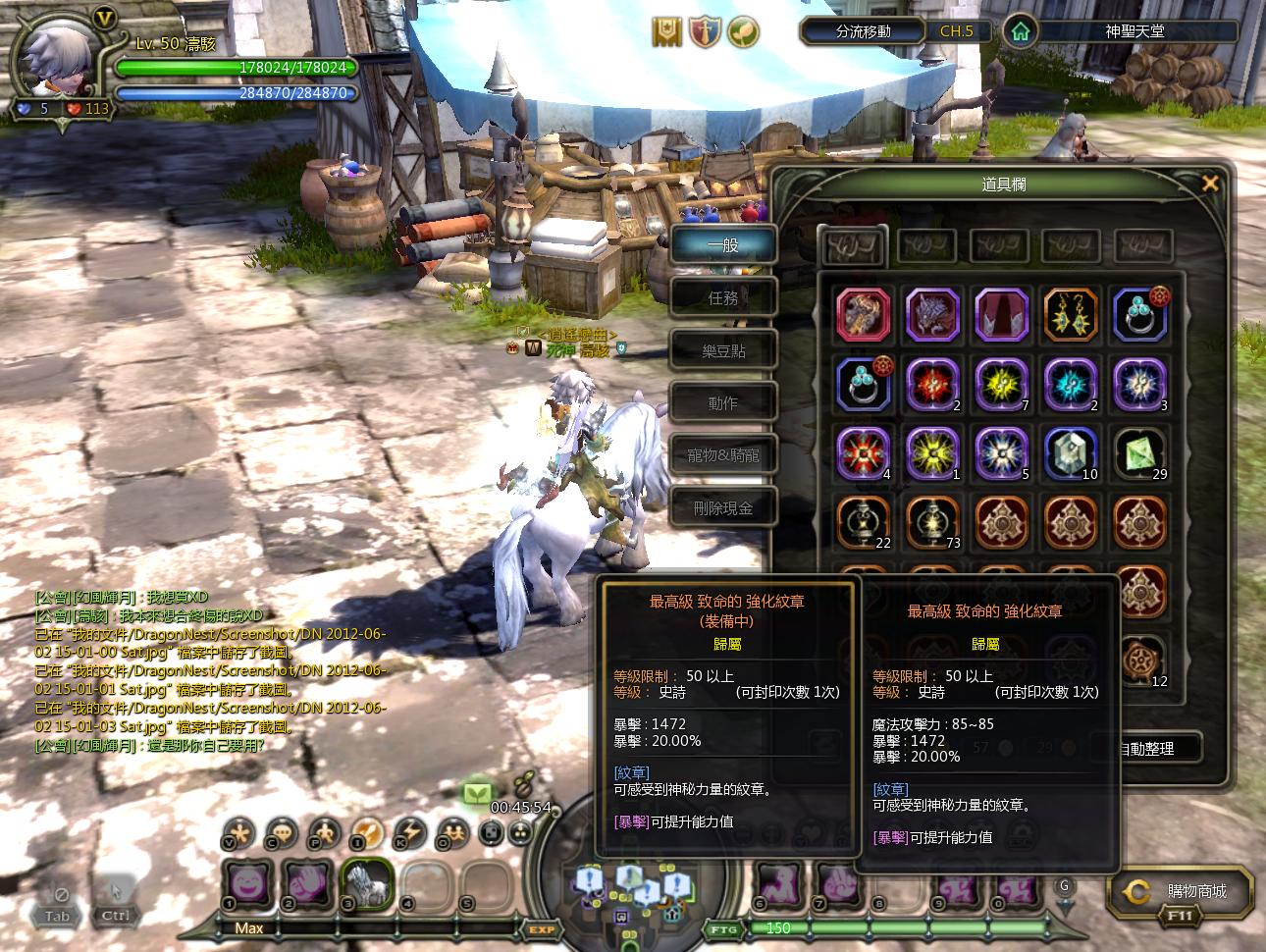Click the sword and shield top icon
Image resolution: width=1266 pixels, height=952 pixels.
point(705,32)
